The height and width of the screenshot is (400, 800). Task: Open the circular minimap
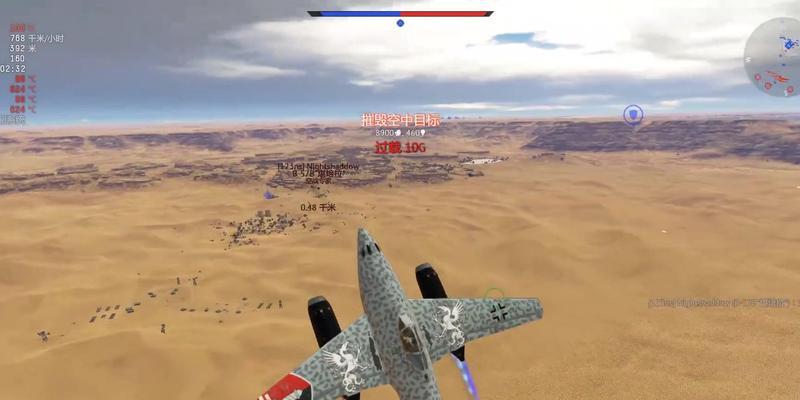776,55
